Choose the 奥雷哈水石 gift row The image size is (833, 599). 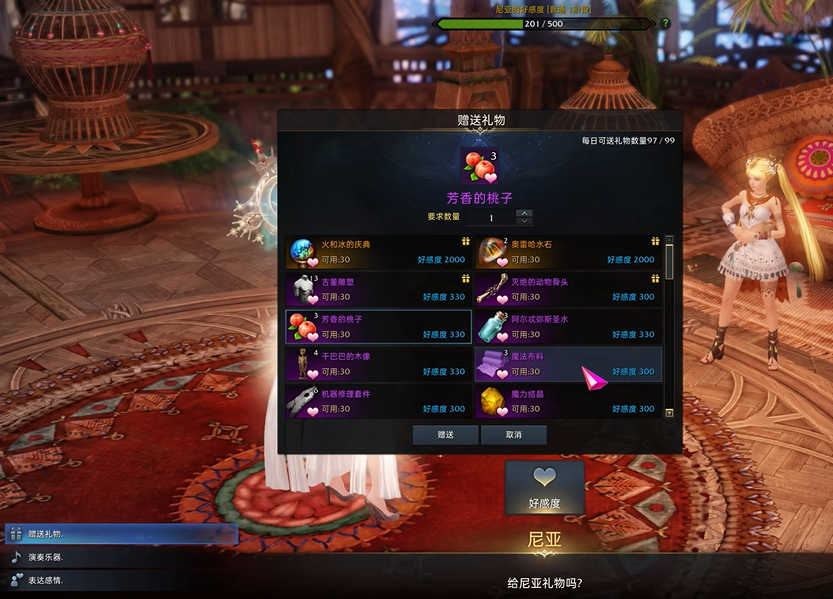coord(567,252)
